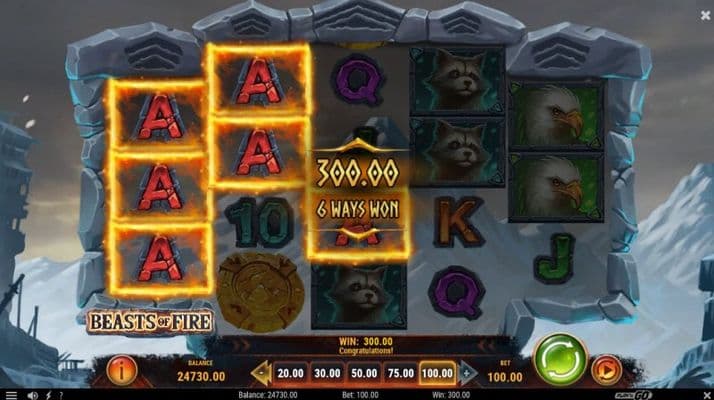The height and width of the screenshot is (400, 714).
Task: Decrease the bet with the minus arrow
Action: [x=260, y=373]
